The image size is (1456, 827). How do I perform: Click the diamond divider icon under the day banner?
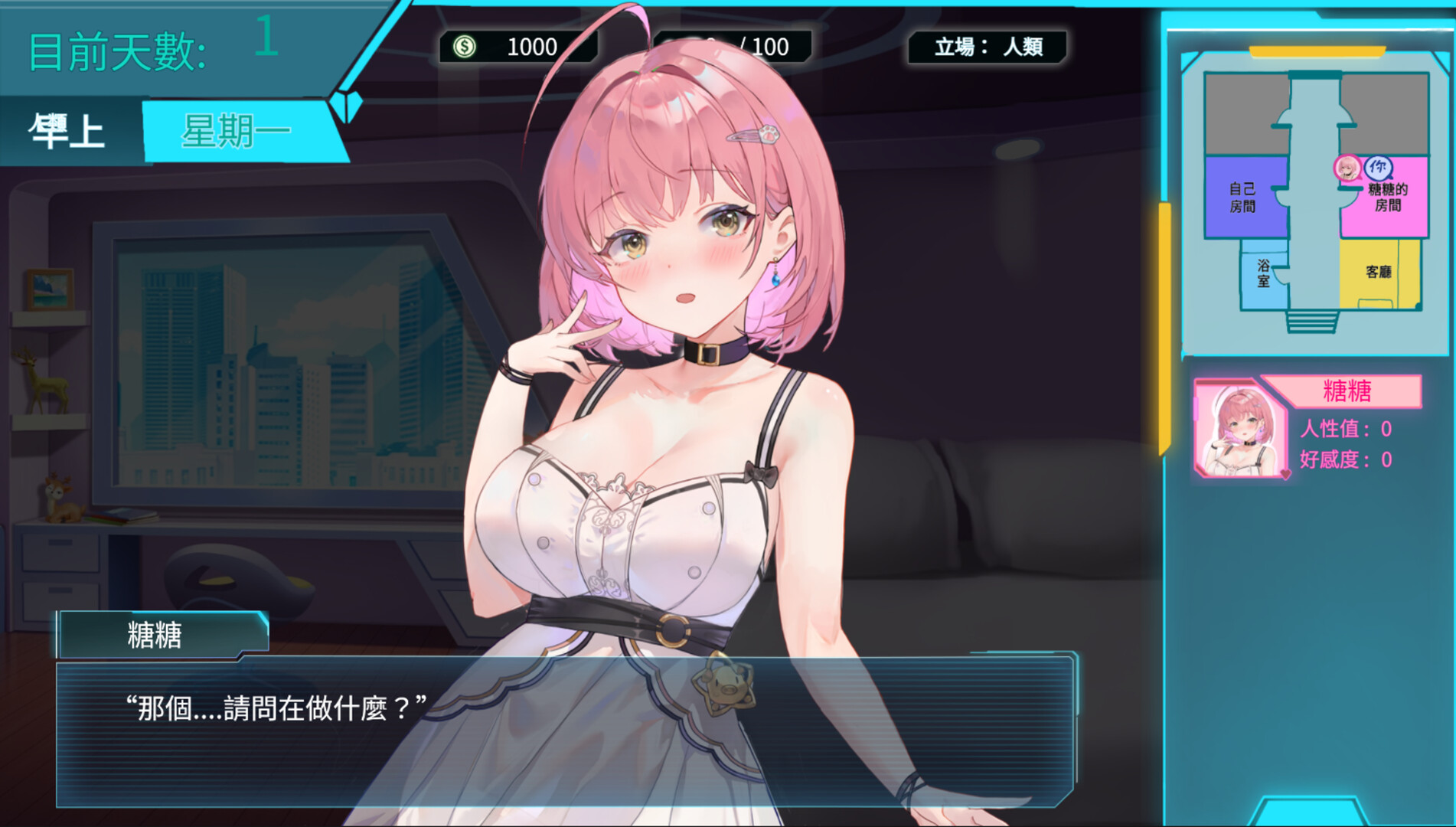346,107
